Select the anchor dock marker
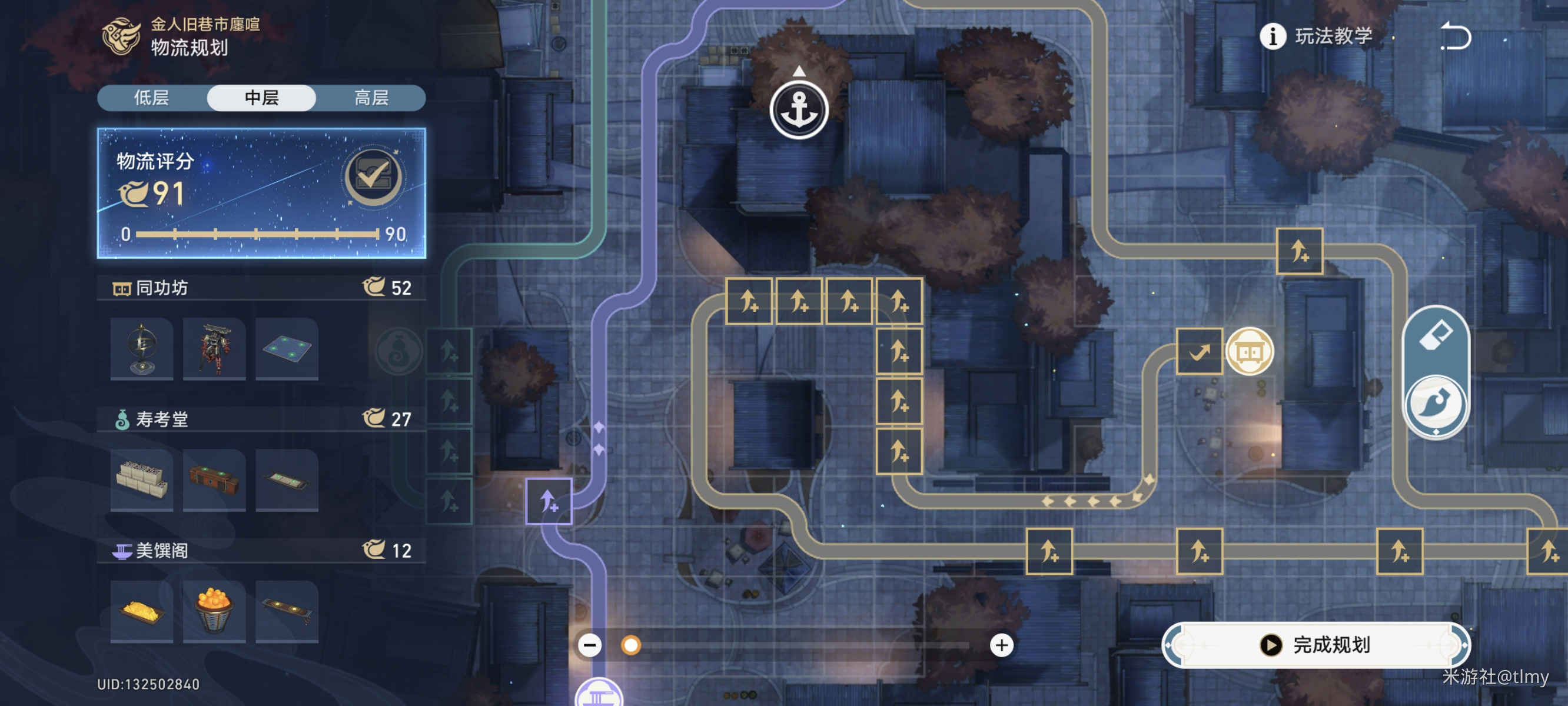Image resolution: width=1568 pixels, height=706 pixels. [799, 110]
